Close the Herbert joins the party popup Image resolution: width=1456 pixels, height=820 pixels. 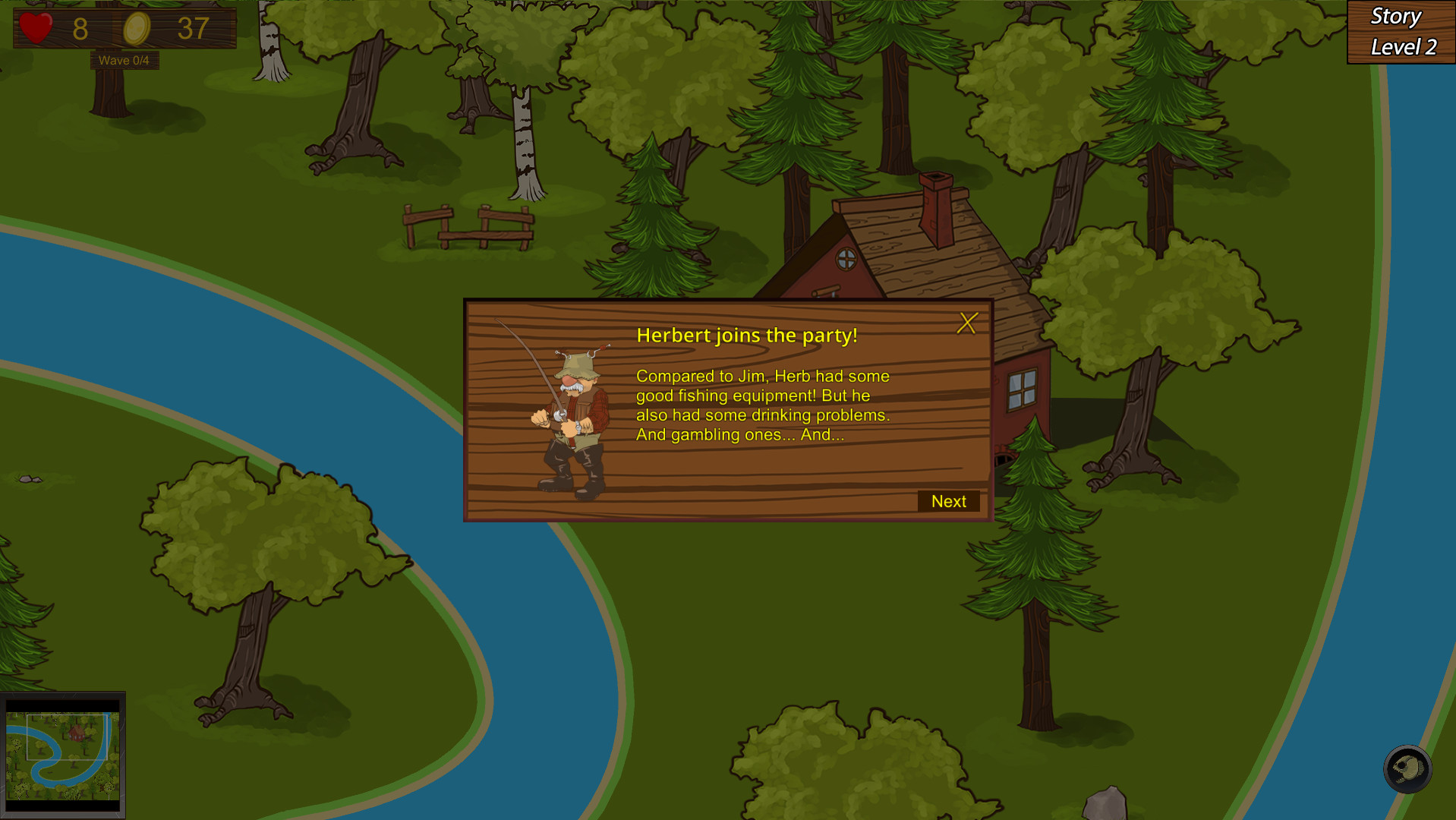pyautogui.click(x=966, y=323)
